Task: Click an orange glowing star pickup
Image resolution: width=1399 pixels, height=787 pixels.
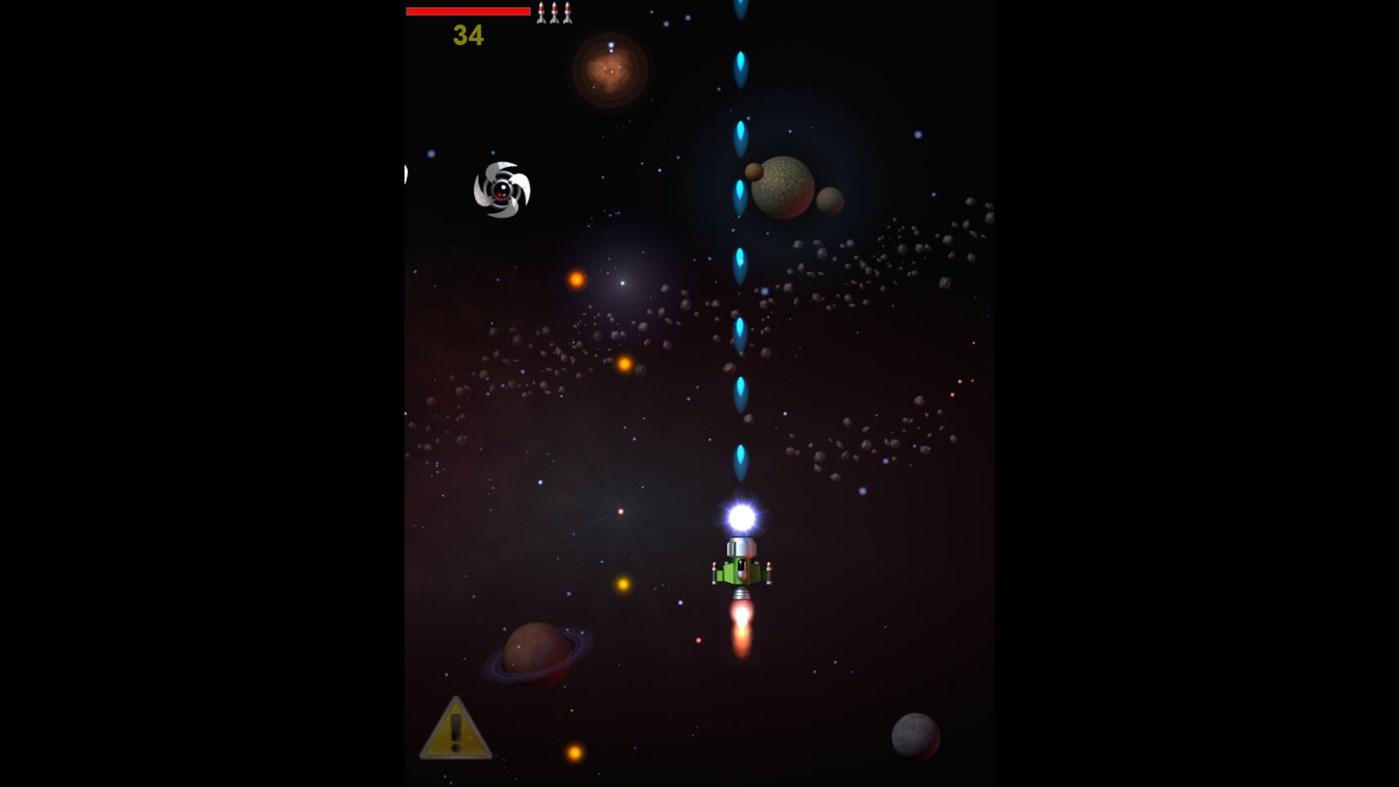Action: point(576,280)
